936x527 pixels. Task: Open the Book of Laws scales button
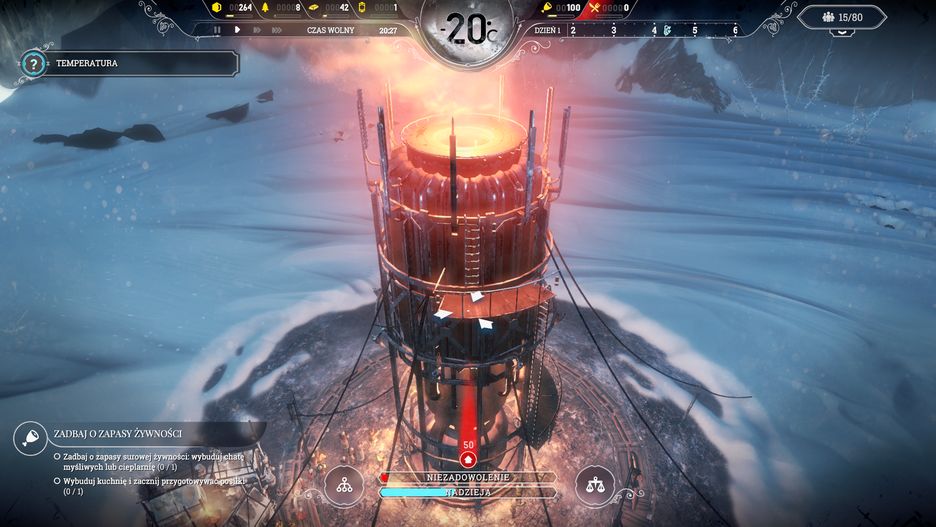click(x=596, y=485)
